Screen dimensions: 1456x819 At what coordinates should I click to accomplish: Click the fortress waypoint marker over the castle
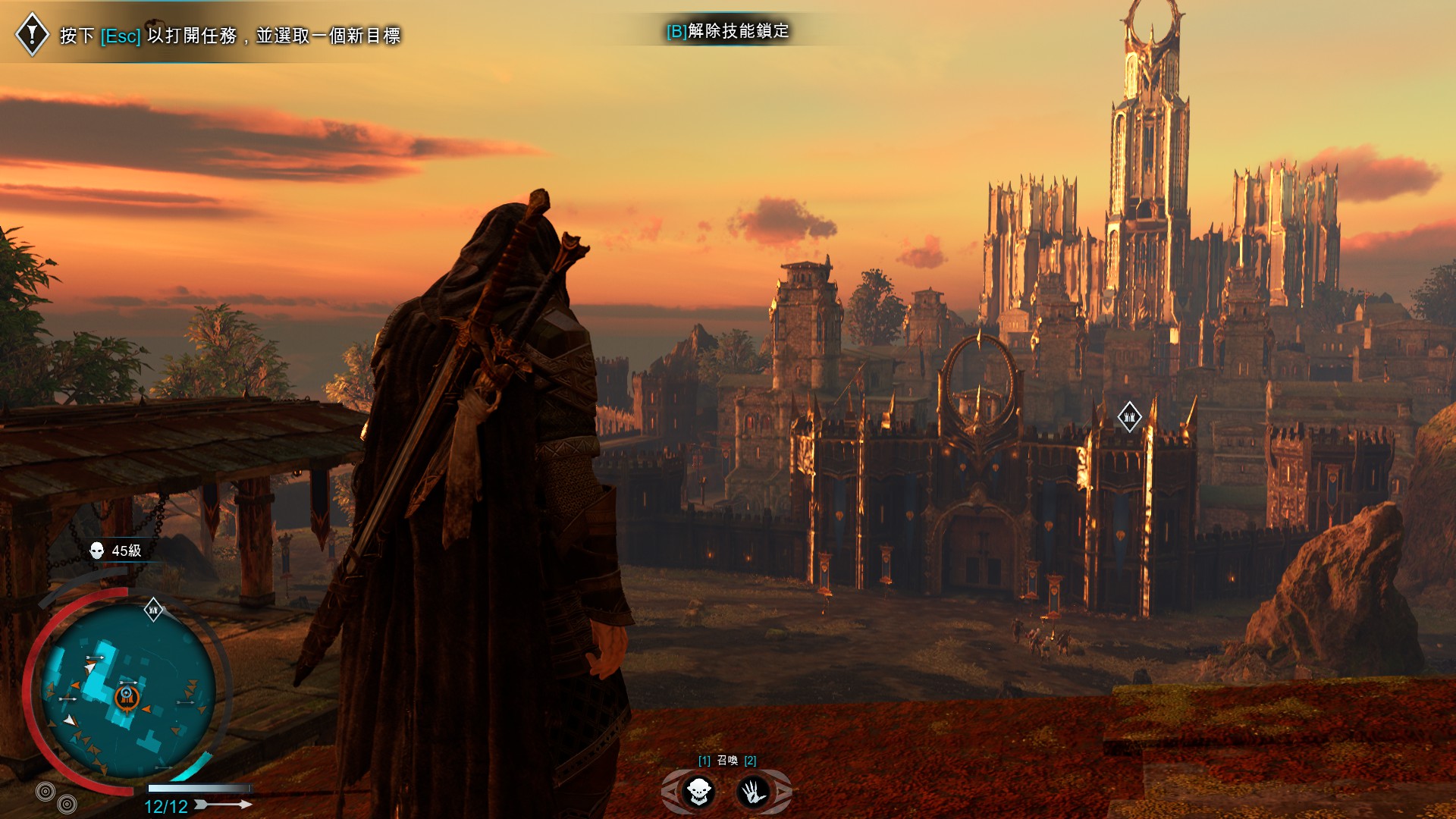point(1129,417)
